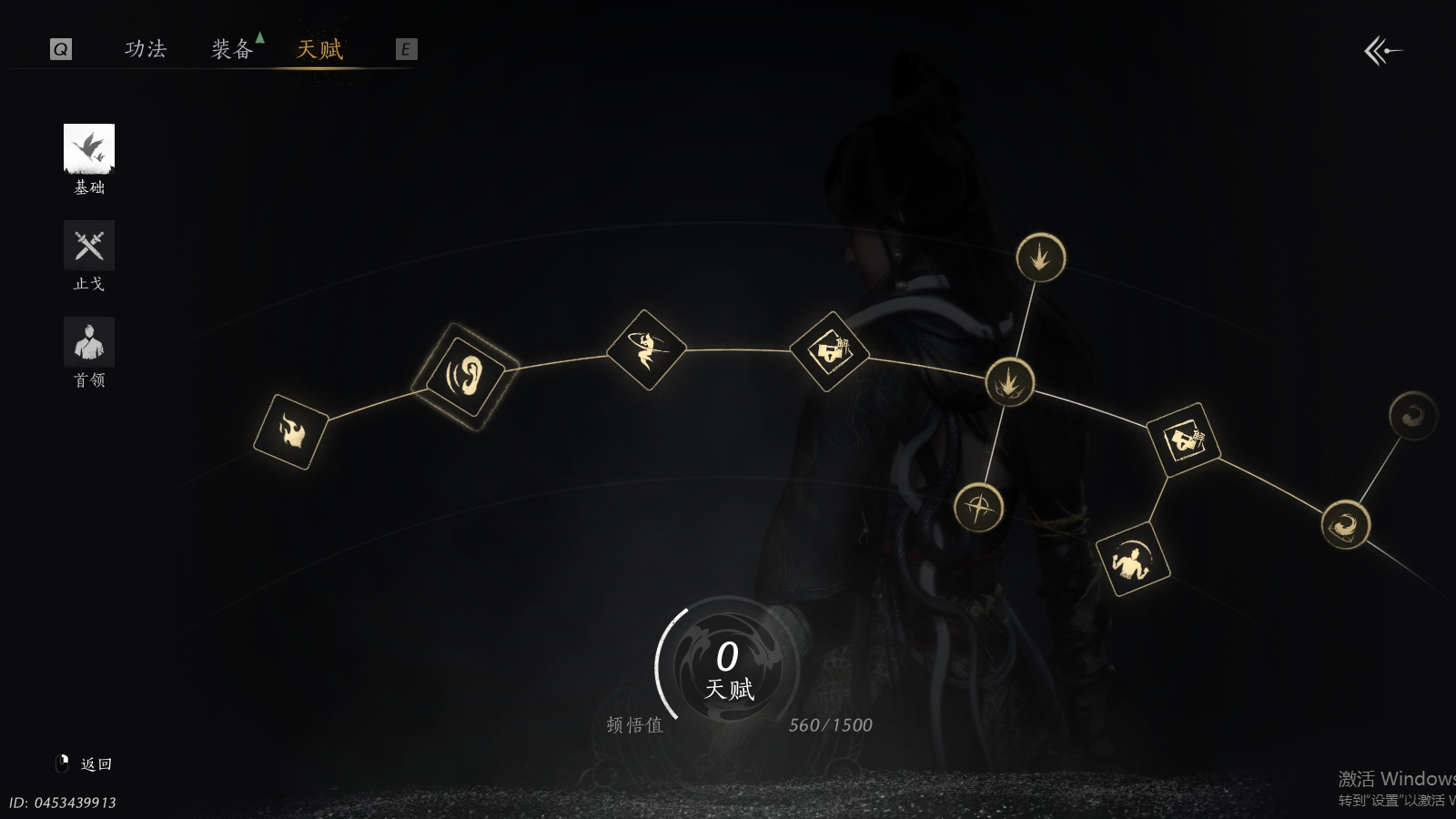This screenshot has width=1456, height=819.
Task: Pick the compass star round talent node
Action: [979, 508]
